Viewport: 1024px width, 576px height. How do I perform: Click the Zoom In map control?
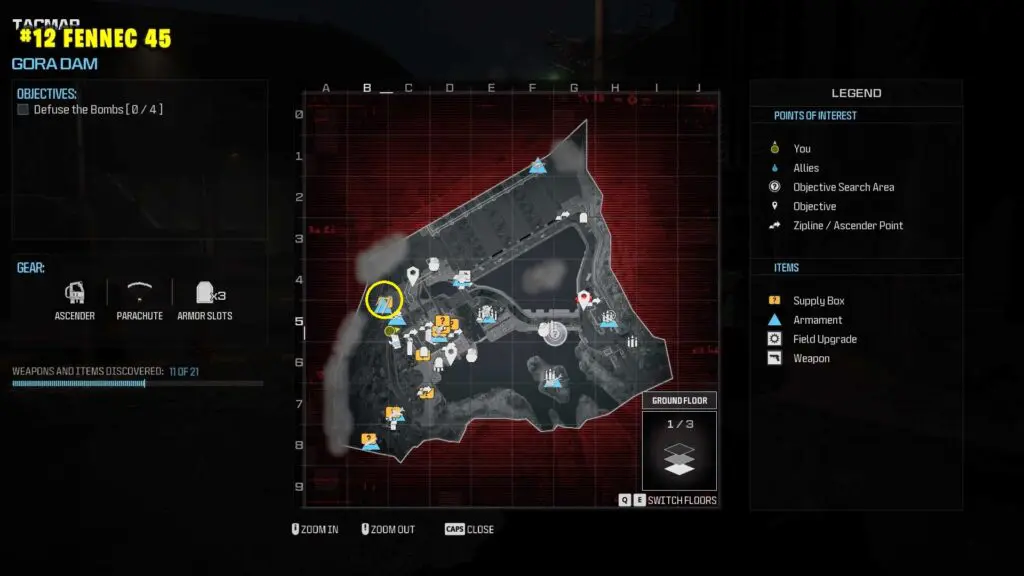tap(314, 529)
